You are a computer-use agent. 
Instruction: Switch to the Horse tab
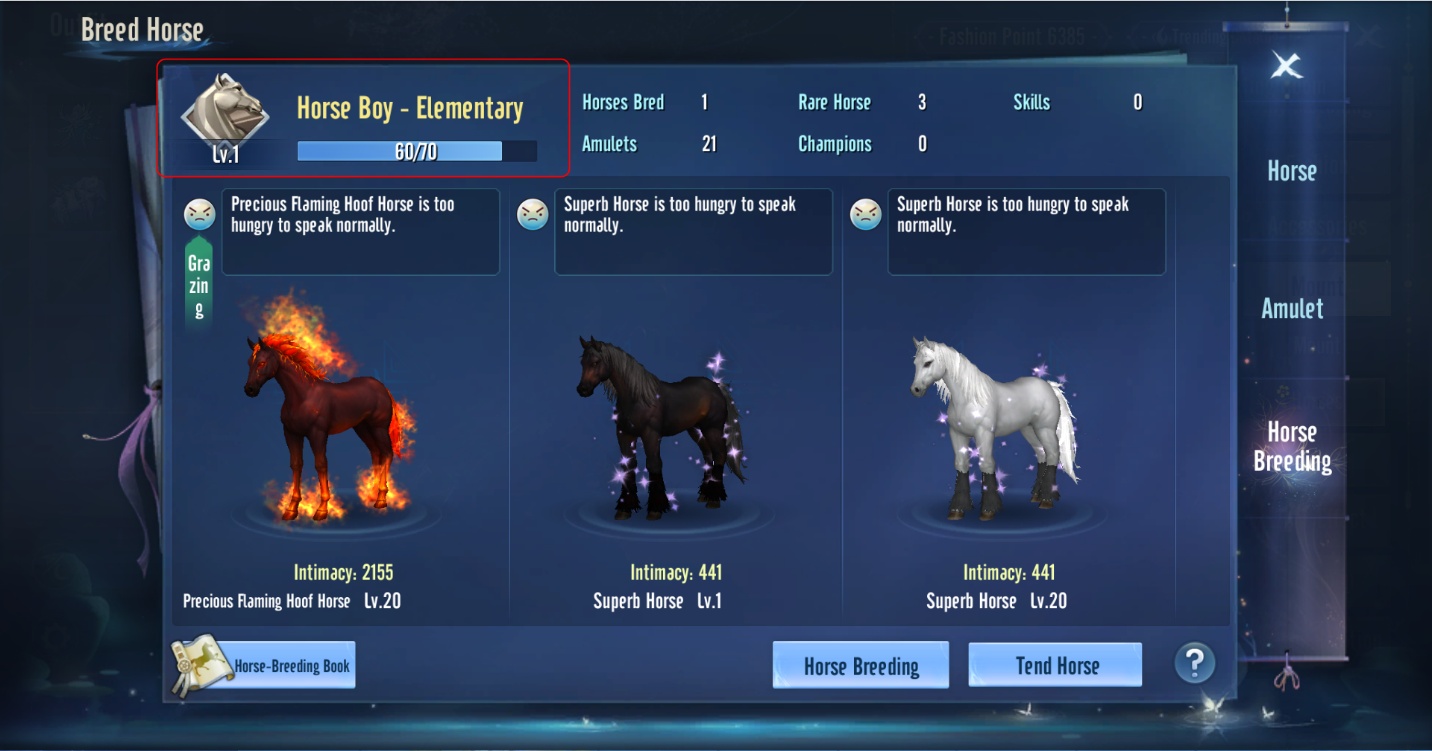1291,171
